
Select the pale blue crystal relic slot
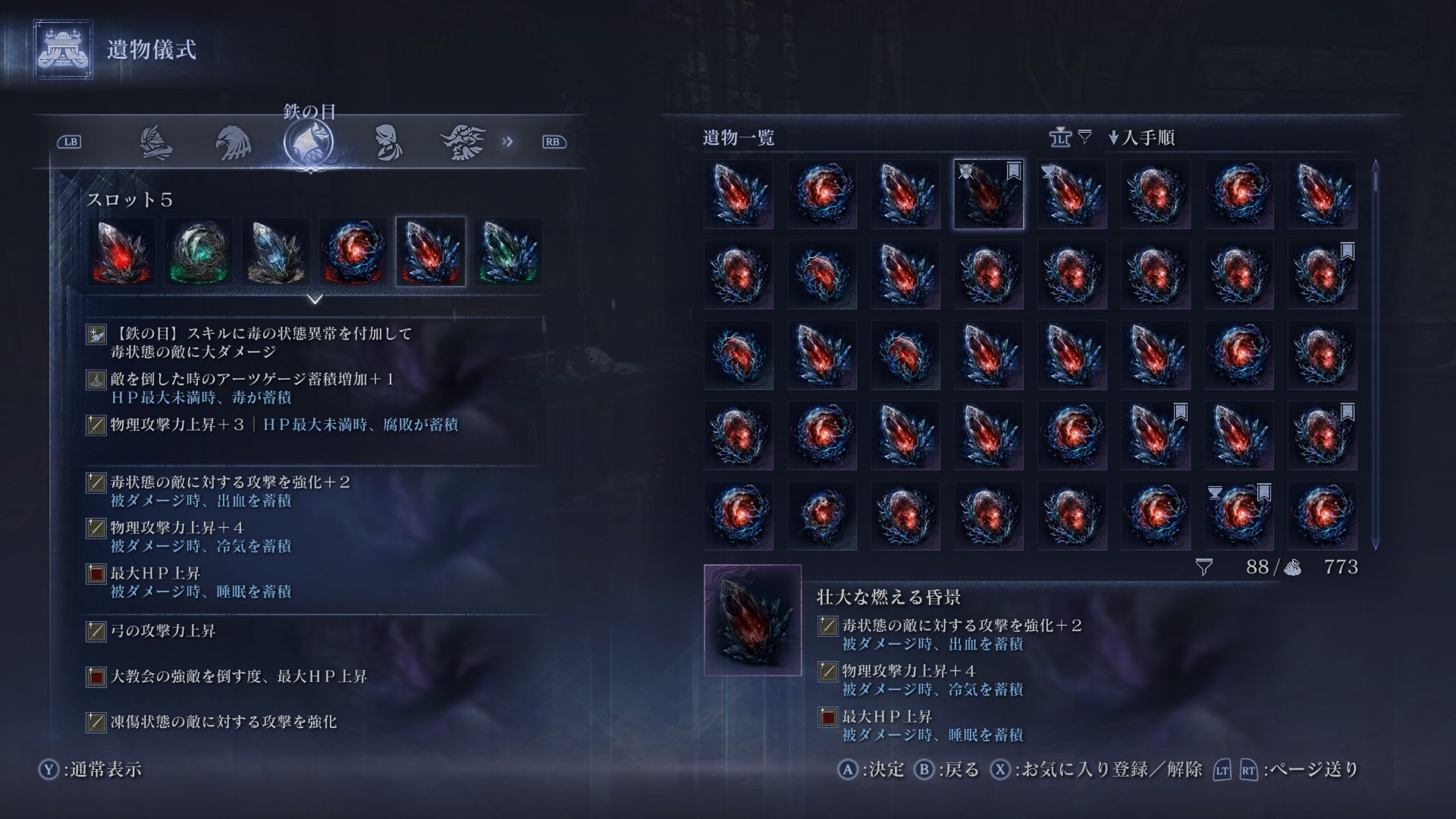tap(277, 252)
